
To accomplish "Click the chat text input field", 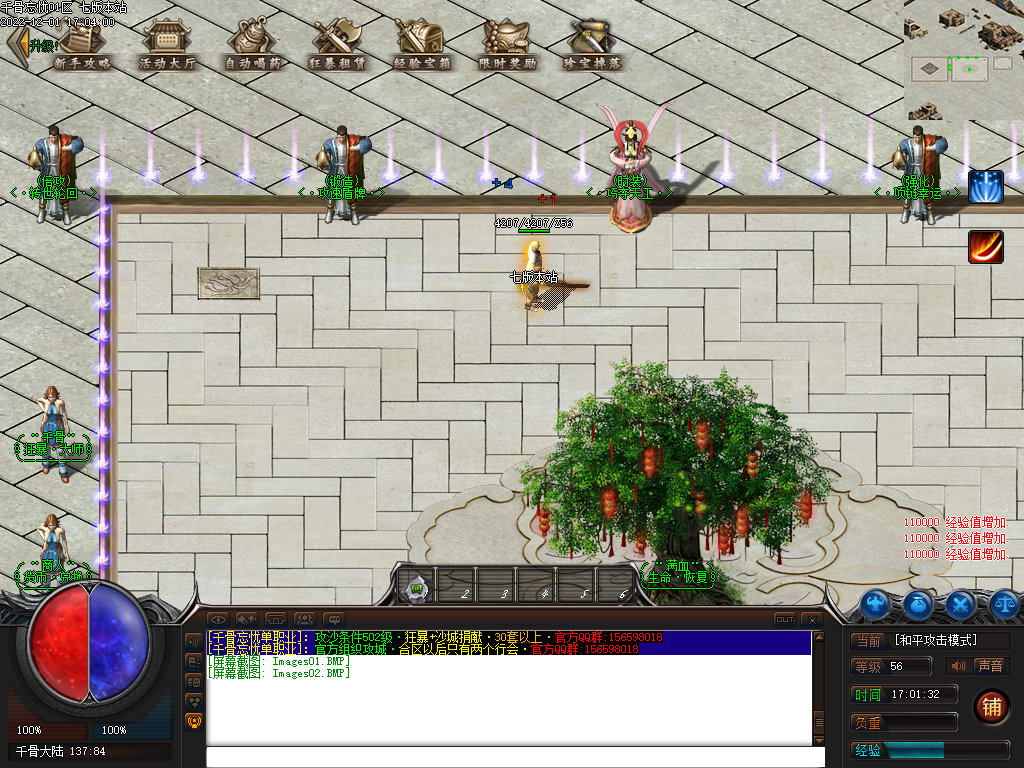I will pyautogui.click(x=515, y=757).
